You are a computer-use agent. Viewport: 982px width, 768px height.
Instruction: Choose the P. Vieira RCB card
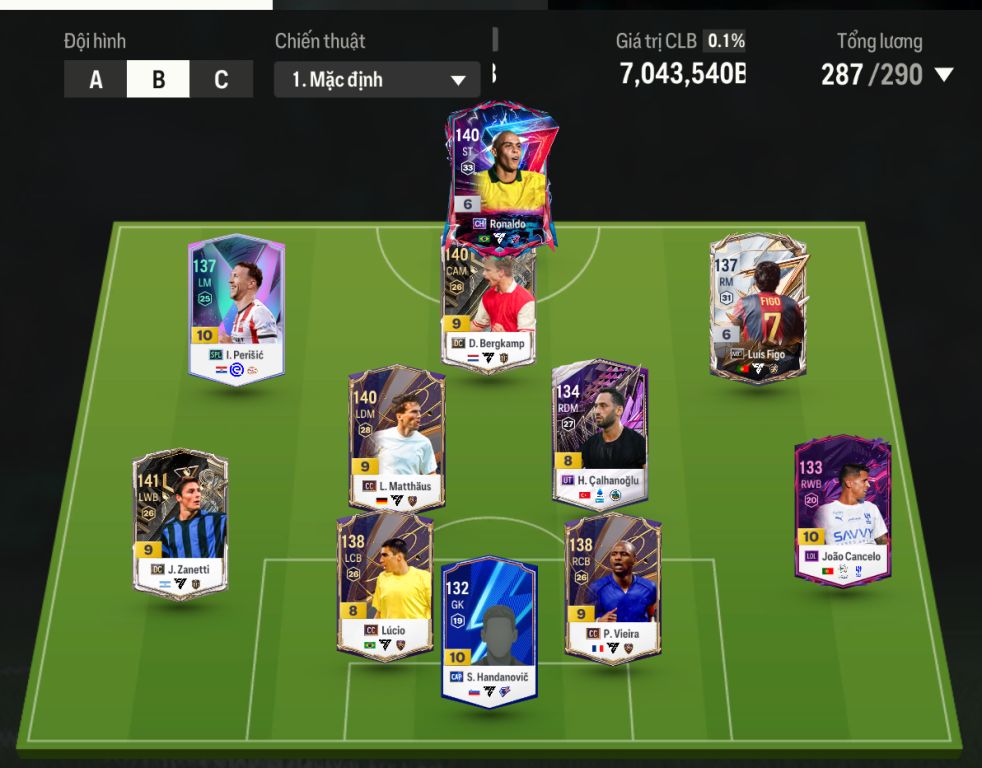coord(612,587)
